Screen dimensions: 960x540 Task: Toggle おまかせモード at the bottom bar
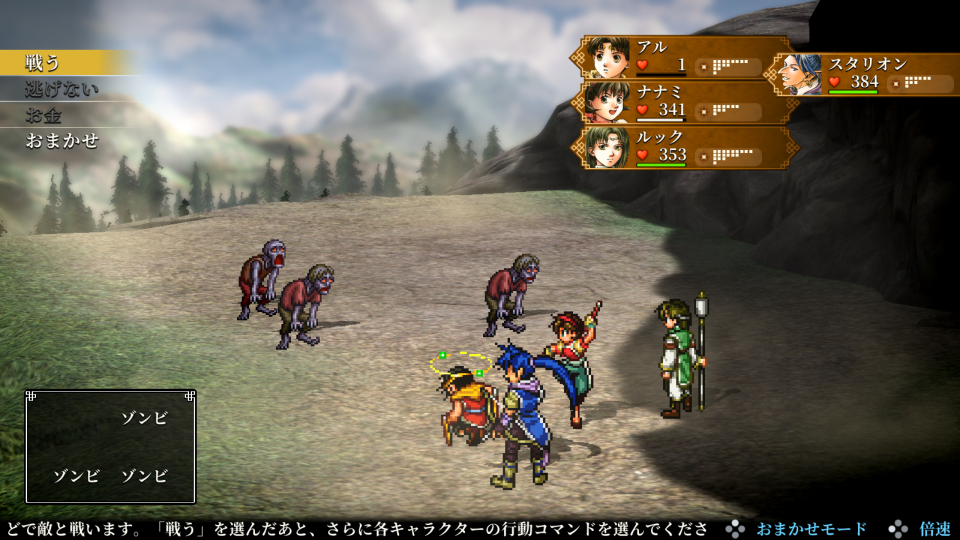tap(810, 529)
